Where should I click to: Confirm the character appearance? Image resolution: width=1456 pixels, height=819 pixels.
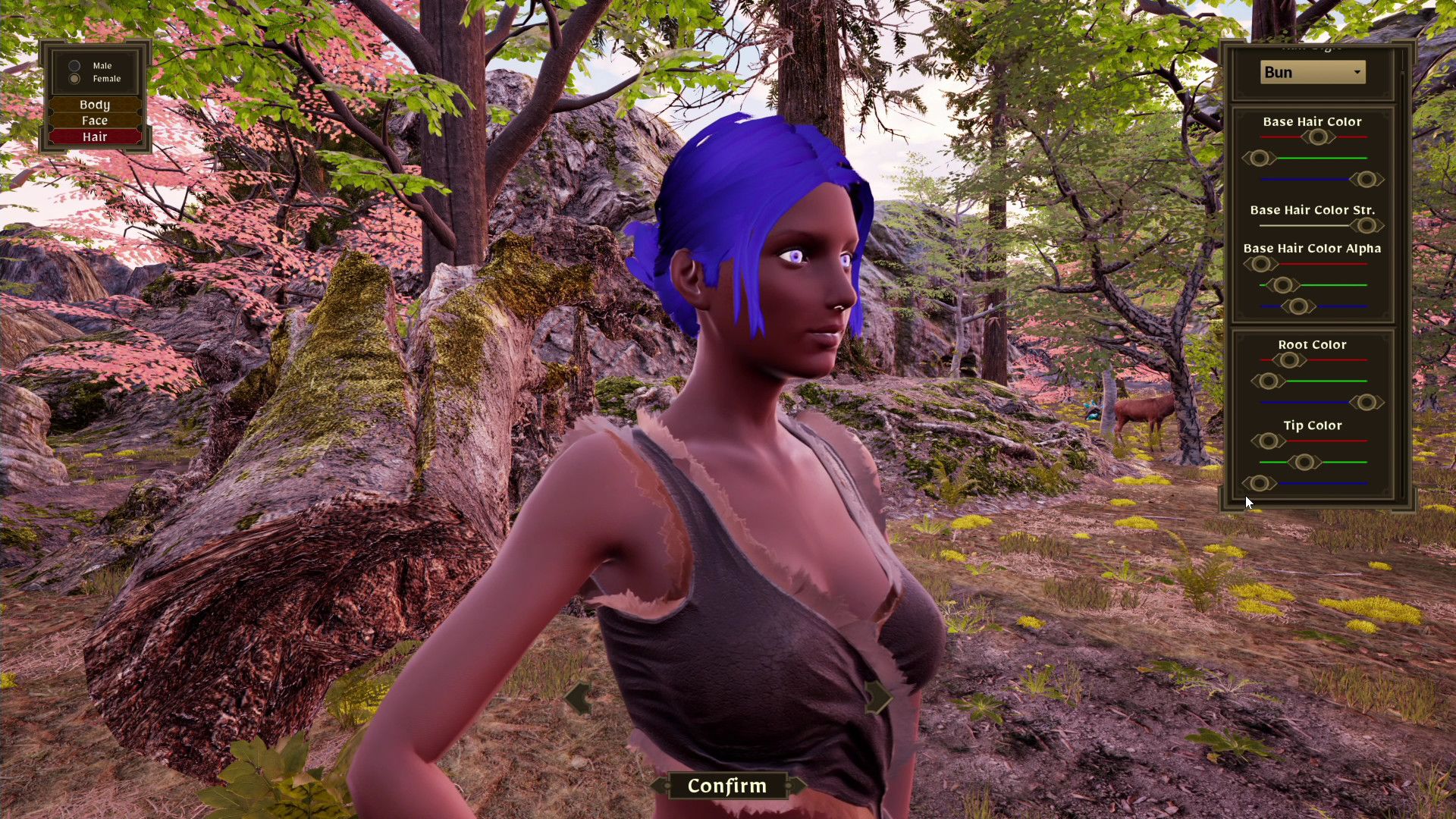(x=726, y=786)
